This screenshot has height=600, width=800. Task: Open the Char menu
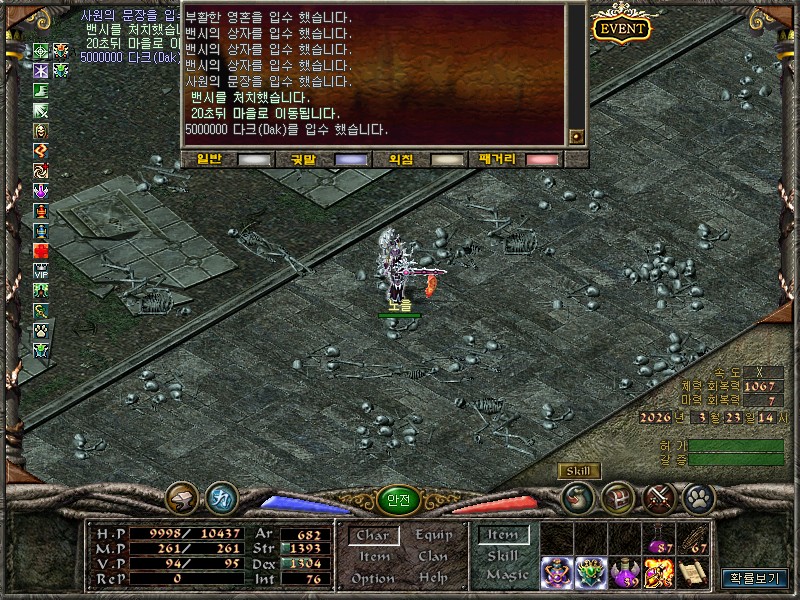point(372,535)
